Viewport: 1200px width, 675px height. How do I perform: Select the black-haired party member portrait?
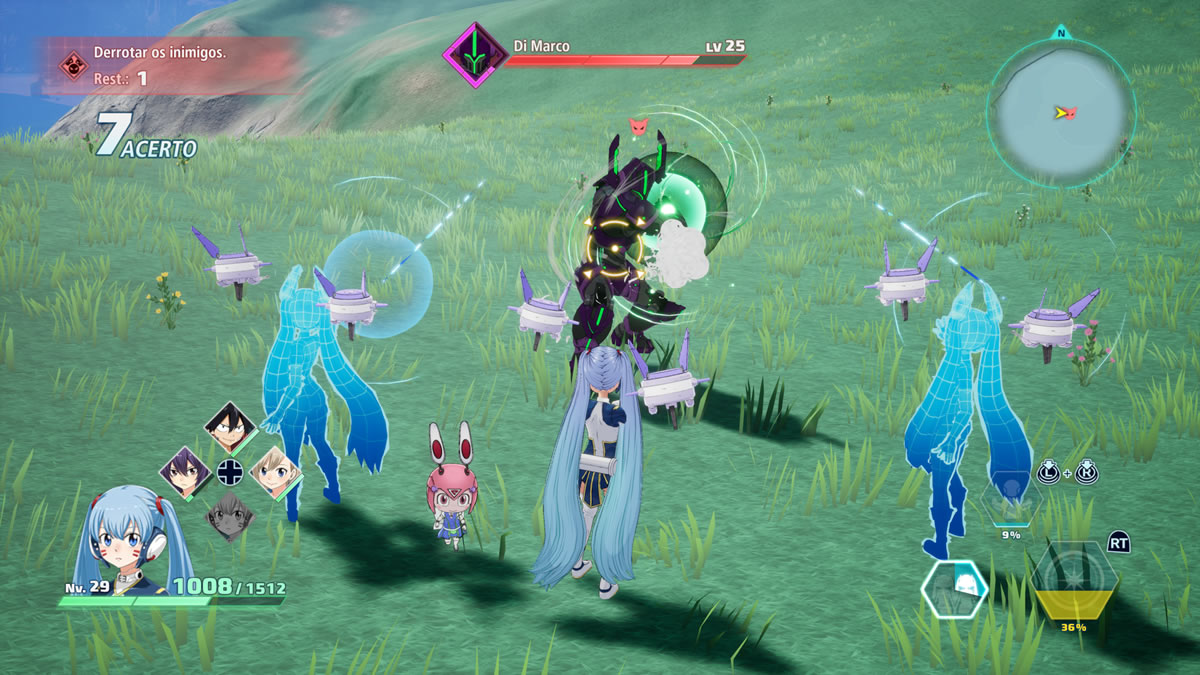[229, 425]
